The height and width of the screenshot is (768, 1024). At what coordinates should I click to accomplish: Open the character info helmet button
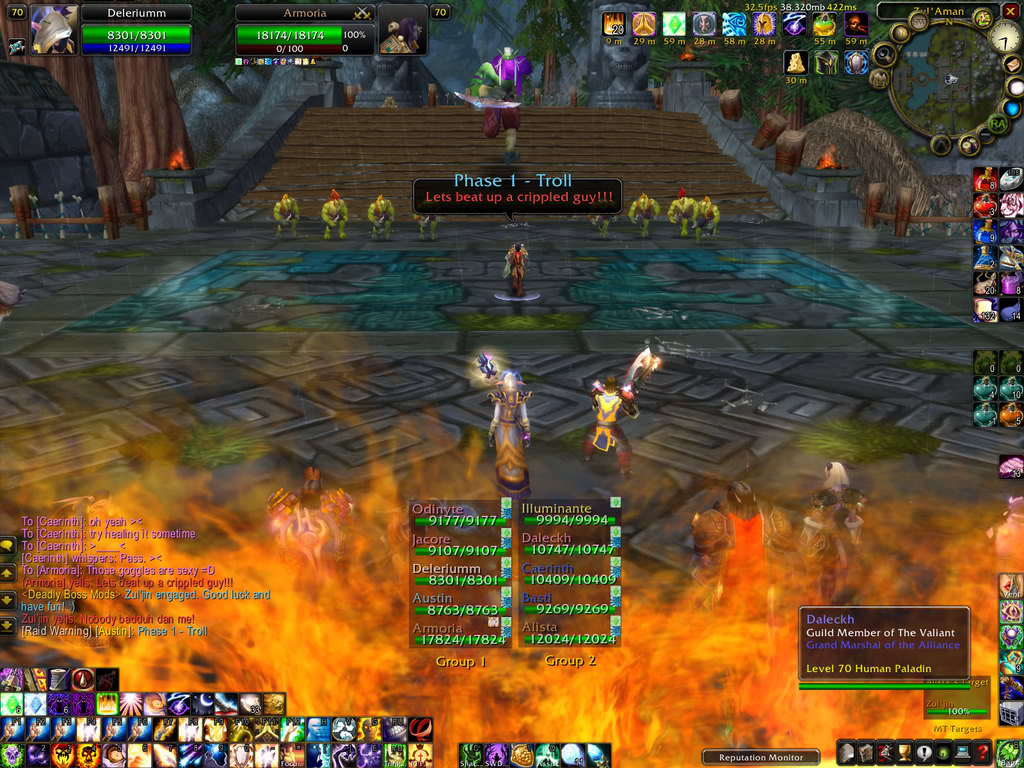click(846, 752)
